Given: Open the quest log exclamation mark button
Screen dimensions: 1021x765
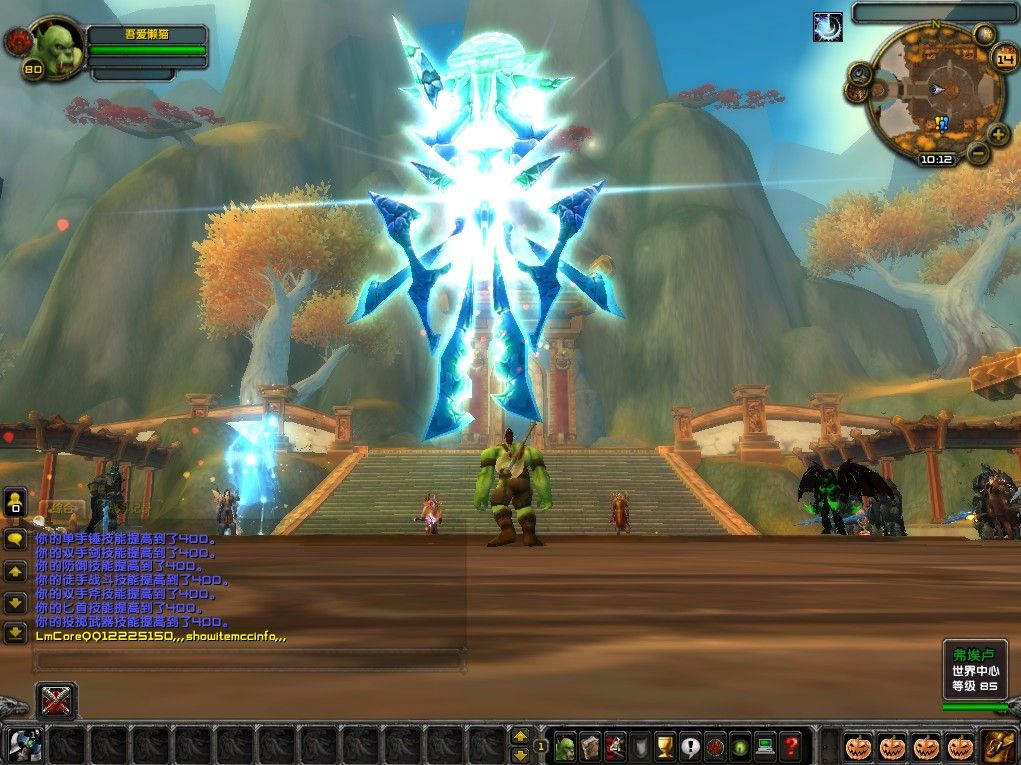Looking at the screenshot, I should (x=690, y=746).
